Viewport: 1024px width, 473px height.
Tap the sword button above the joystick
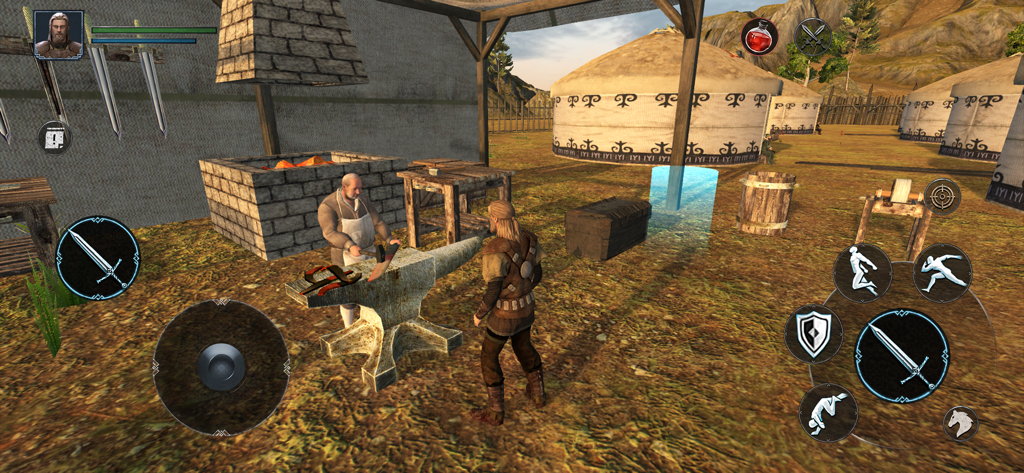click(98, 258)
